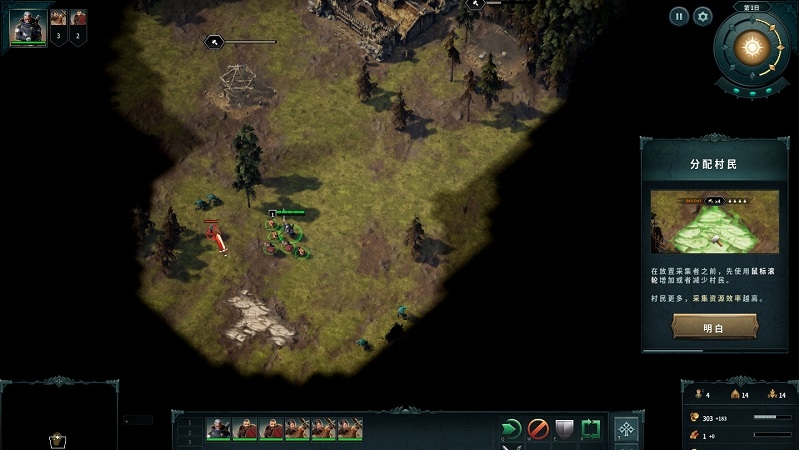The height and width of the screenshot is (450, 799).
Task: Open the formation panel button
Action: (627, 430)
